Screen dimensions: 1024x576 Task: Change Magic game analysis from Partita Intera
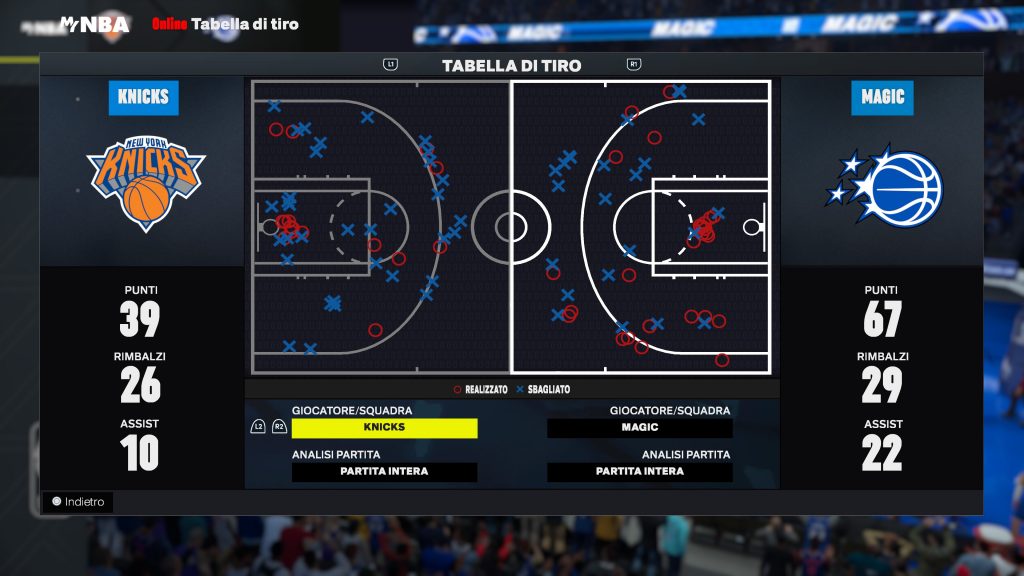[x=640, y=472]
